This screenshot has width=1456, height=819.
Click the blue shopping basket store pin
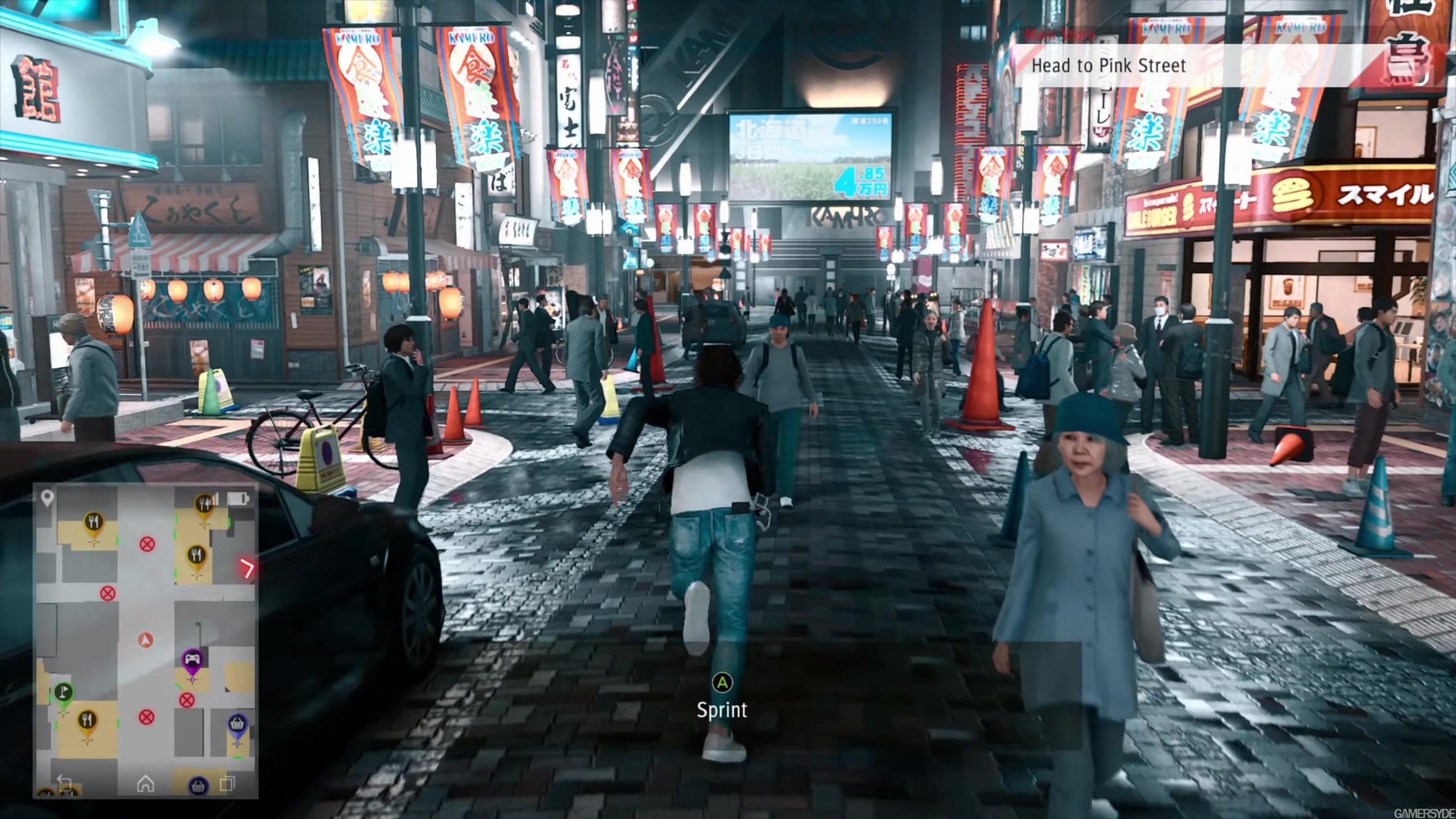click(x=238, y=724)
